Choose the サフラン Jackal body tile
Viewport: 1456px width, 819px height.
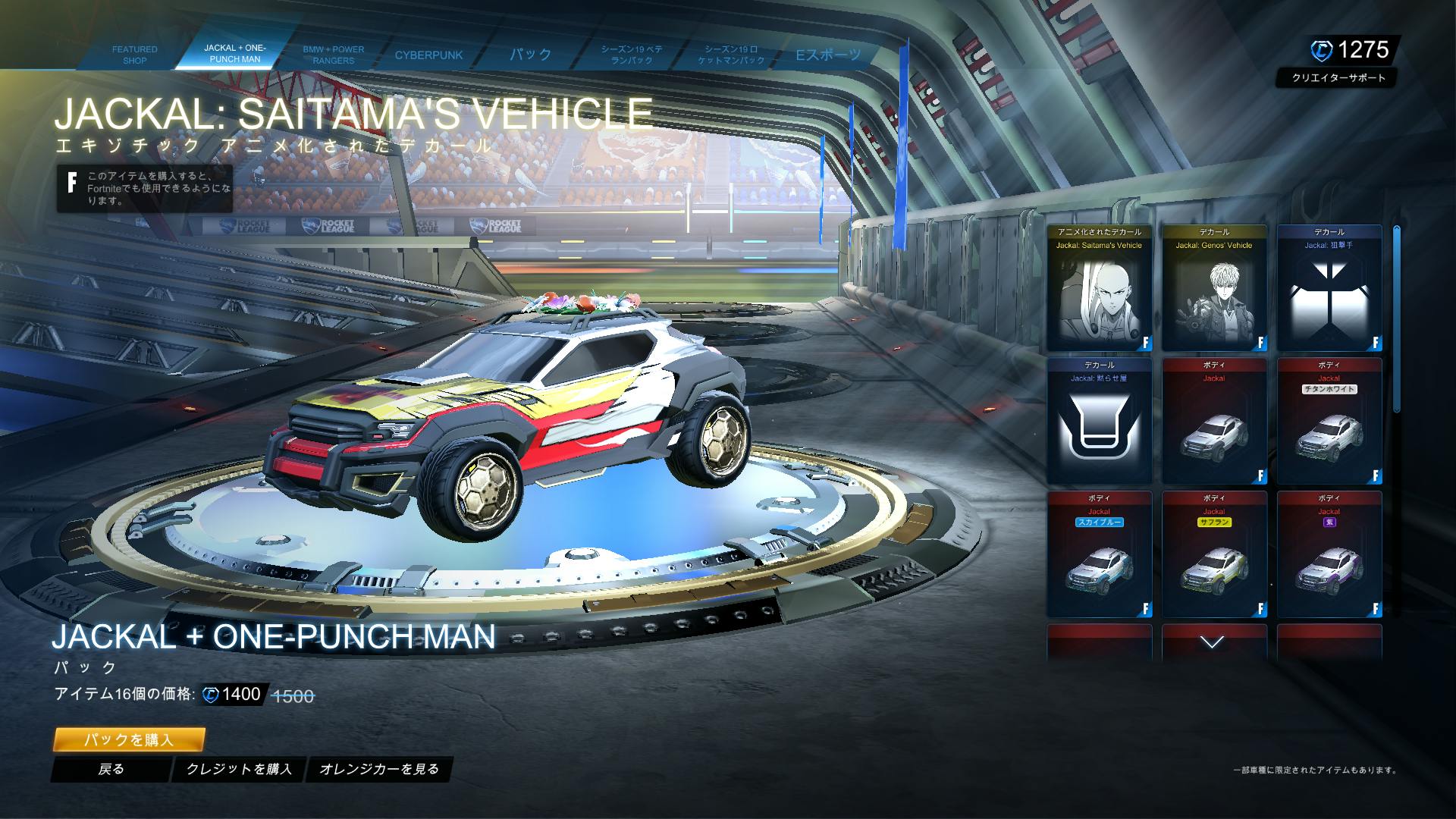tap(1214, 555)
